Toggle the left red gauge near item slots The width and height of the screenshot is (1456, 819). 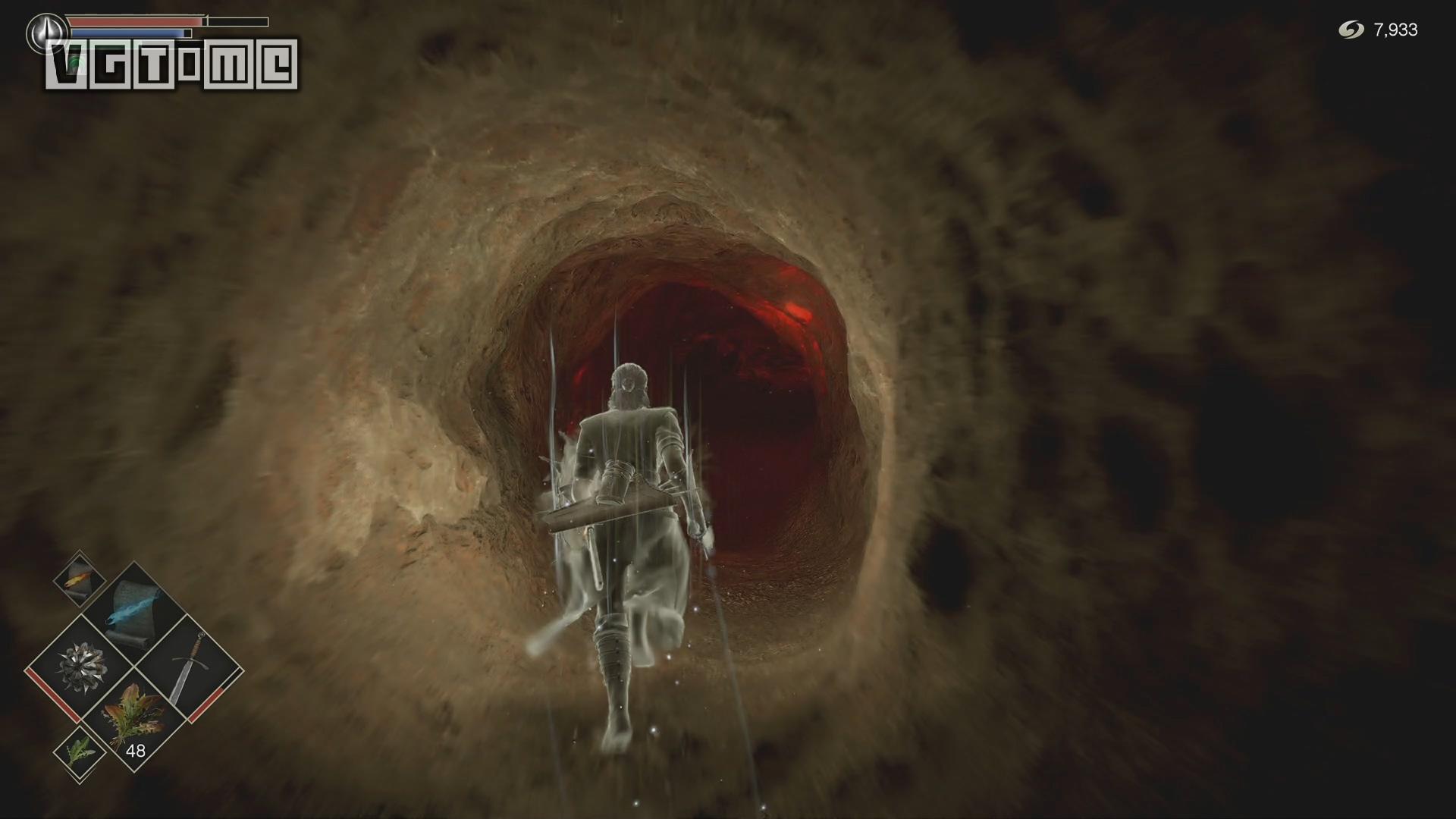[x=59, y=701]
